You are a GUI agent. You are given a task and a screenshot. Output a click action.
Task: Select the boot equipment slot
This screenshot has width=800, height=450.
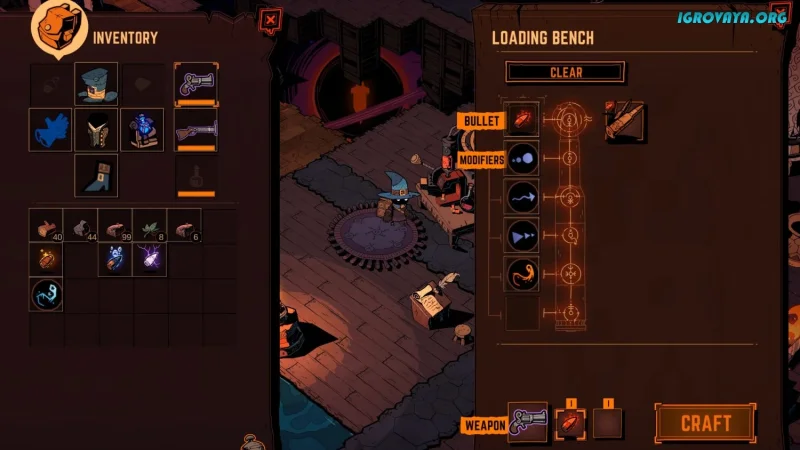[x=96, y=175]
